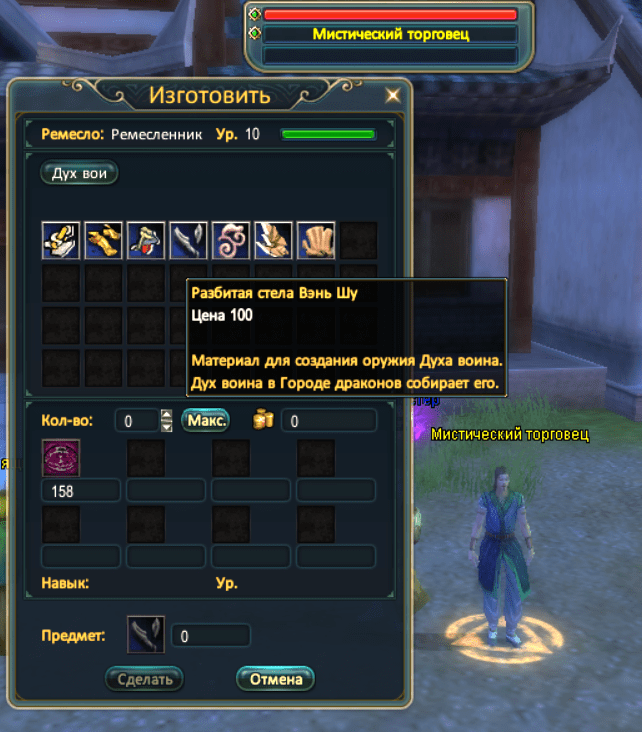Select the winged blade recipe icon

point(273,241)
